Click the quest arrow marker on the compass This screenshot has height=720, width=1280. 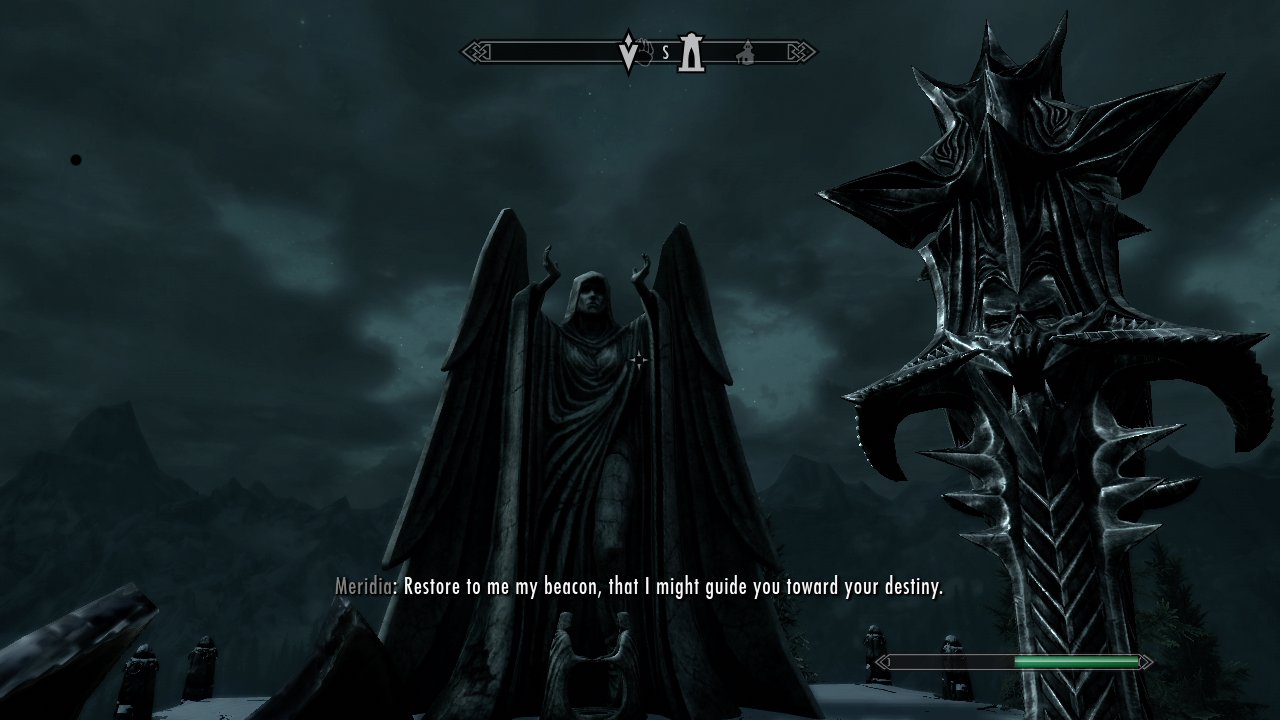coord(629,52)
